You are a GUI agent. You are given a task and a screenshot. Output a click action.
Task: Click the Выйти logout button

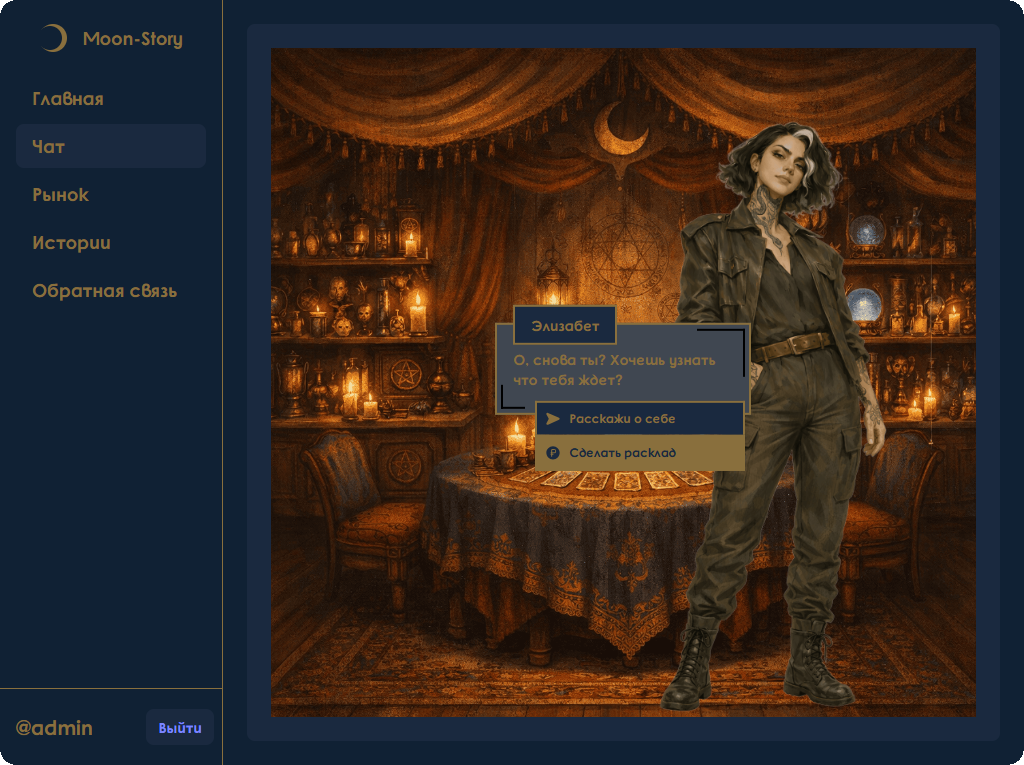[x=180, y=728]
